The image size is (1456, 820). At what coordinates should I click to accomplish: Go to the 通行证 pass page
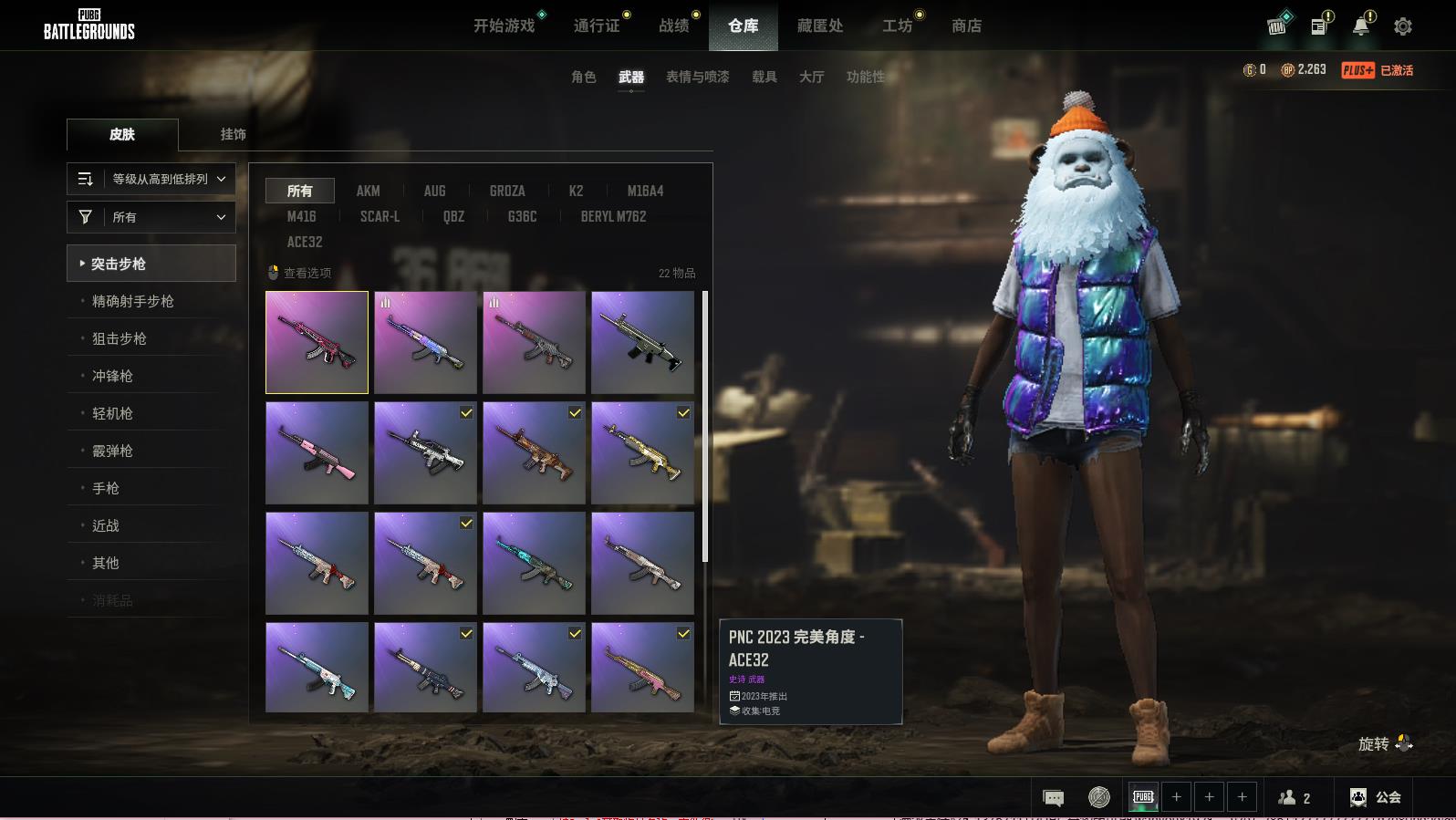(x=597, y=26)
